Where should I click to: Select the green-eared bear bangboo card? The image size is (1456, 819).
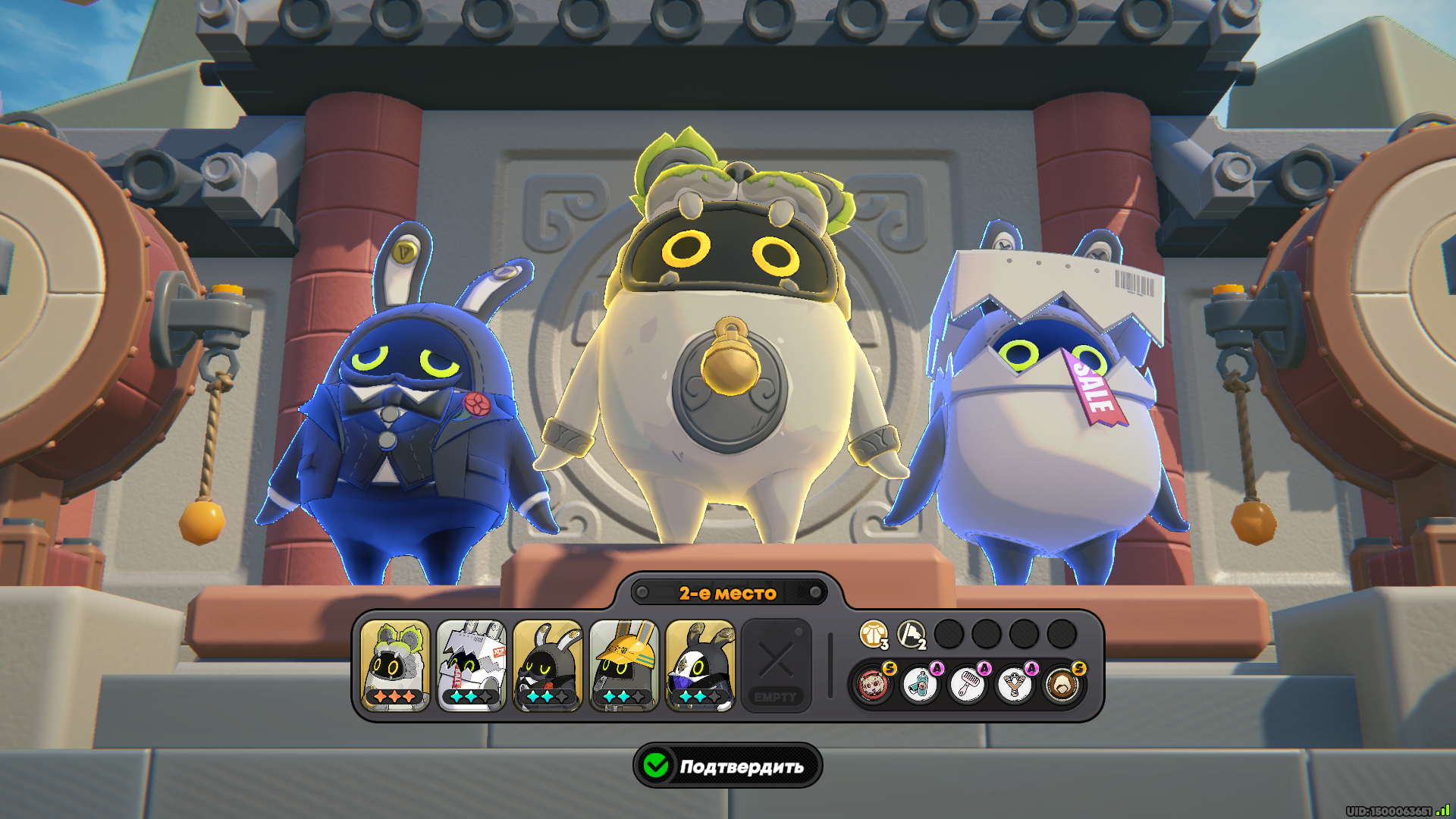tap(395, 665)
